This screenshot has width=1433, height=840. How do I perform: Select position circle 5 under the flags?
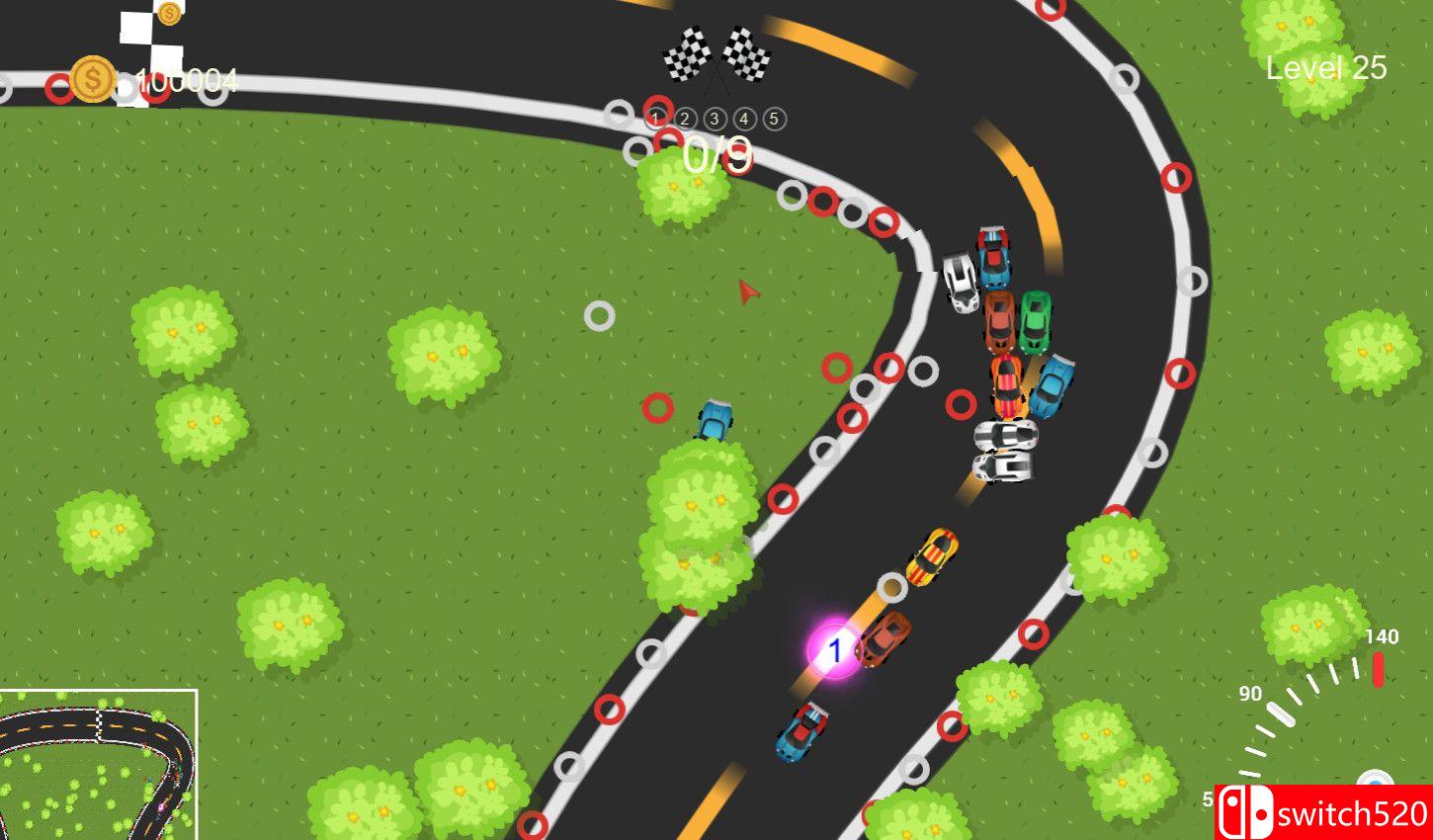pyautogui.click(x=774, y=118)
